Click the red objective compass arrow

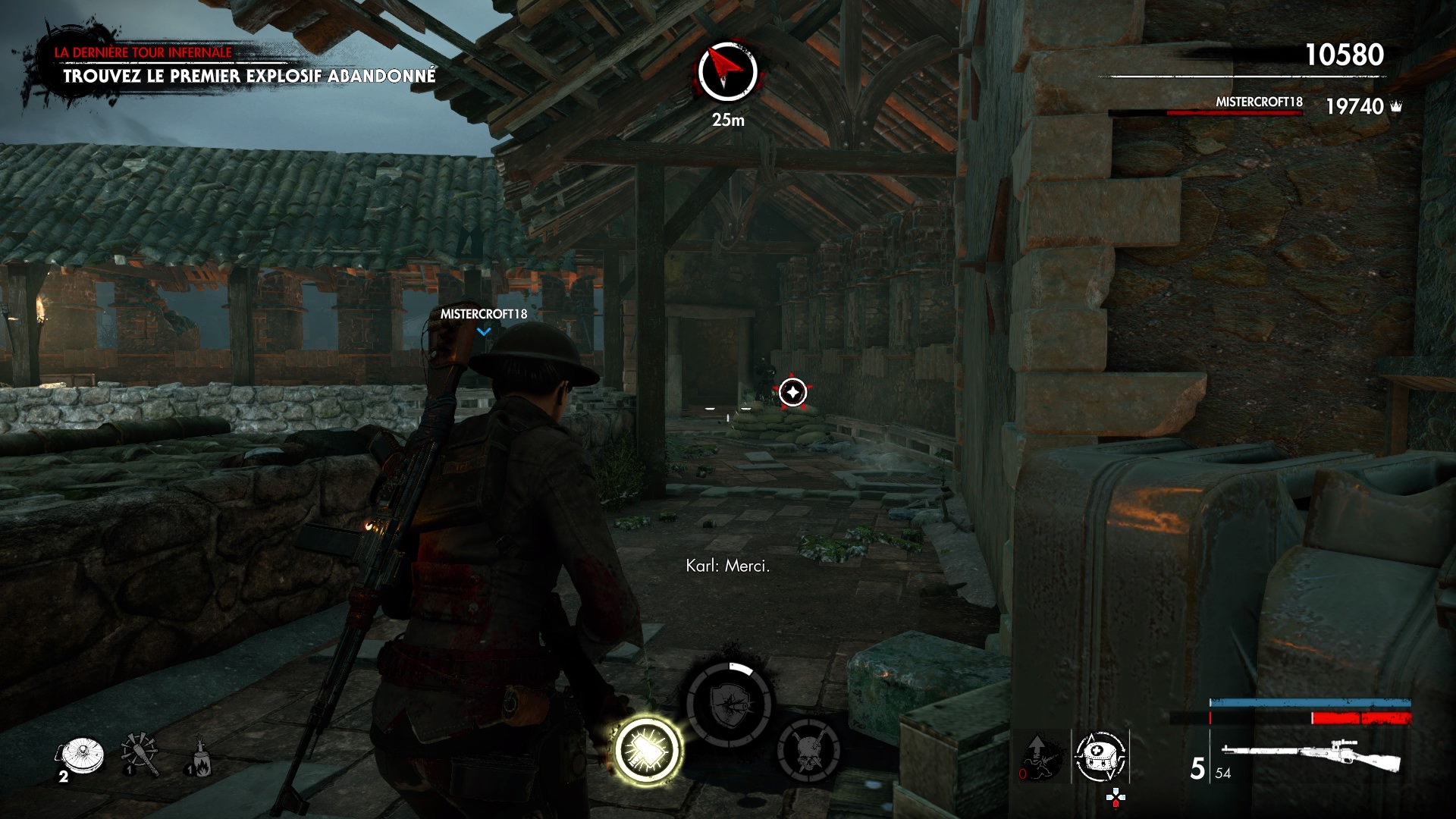click(x=727, y=71)
